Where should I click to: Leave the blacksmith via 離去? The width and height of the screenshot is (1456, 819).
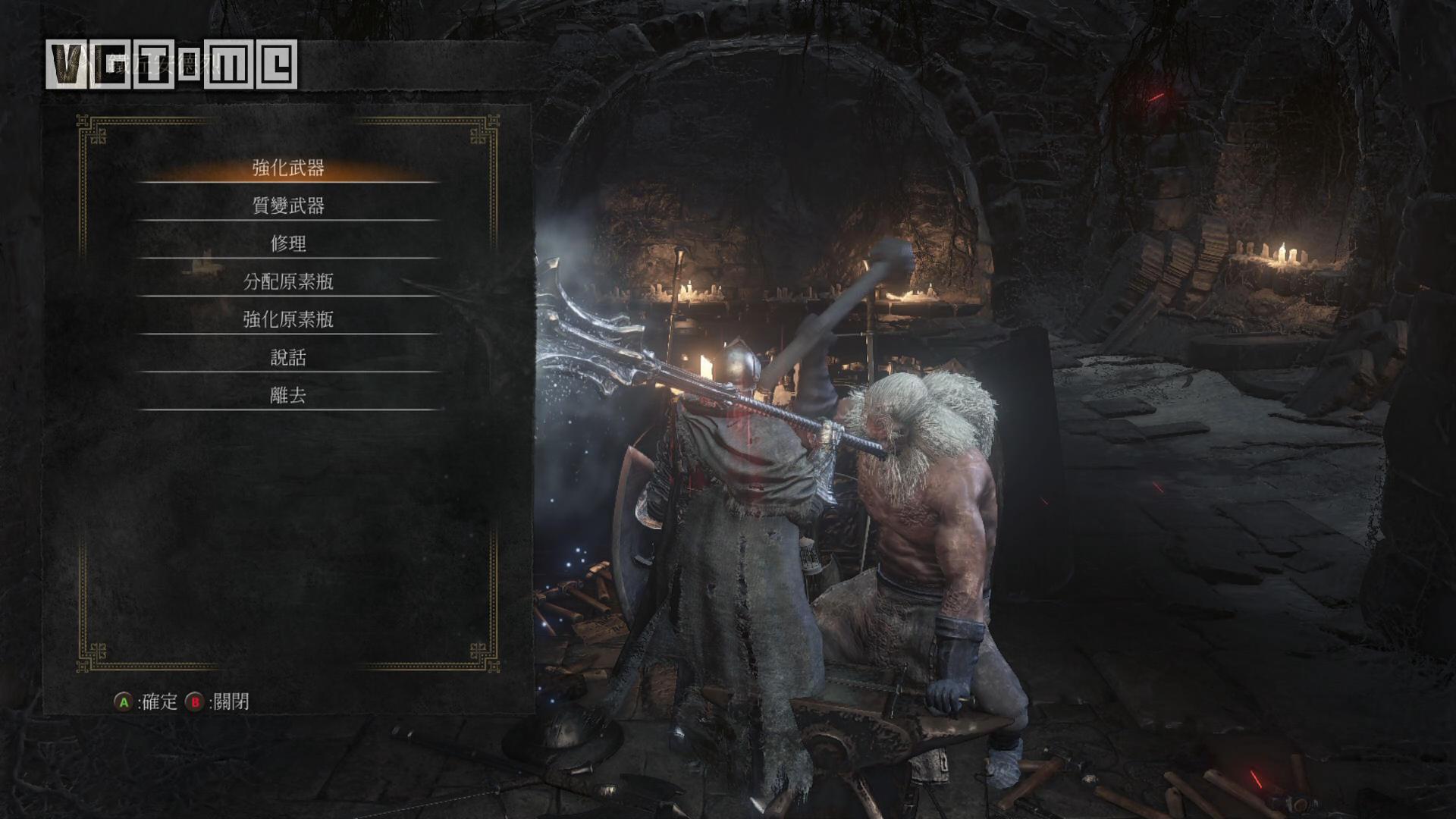(288, 395)
